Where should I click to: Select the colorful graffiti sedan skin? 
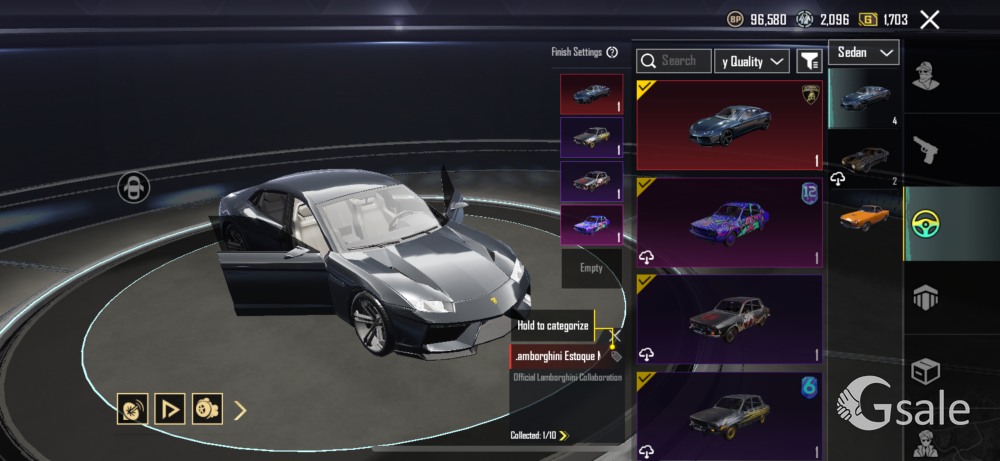[729, 223]
